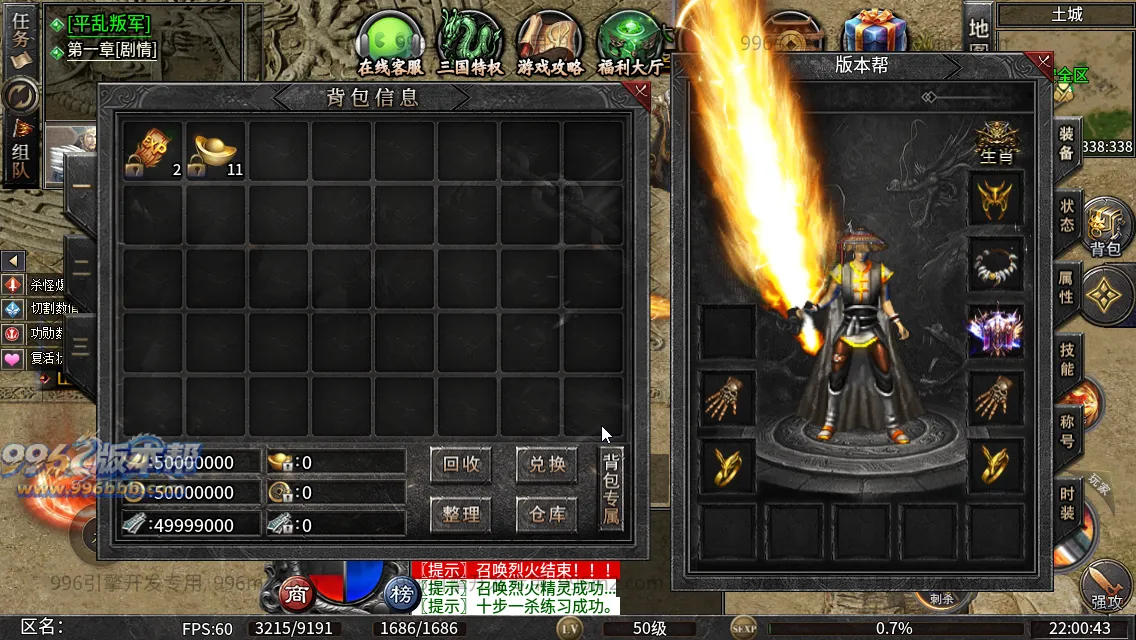This screenshot has height=640, width=1136.
Task: Open the 兑换 exchange button
Action: coord(547,464)
